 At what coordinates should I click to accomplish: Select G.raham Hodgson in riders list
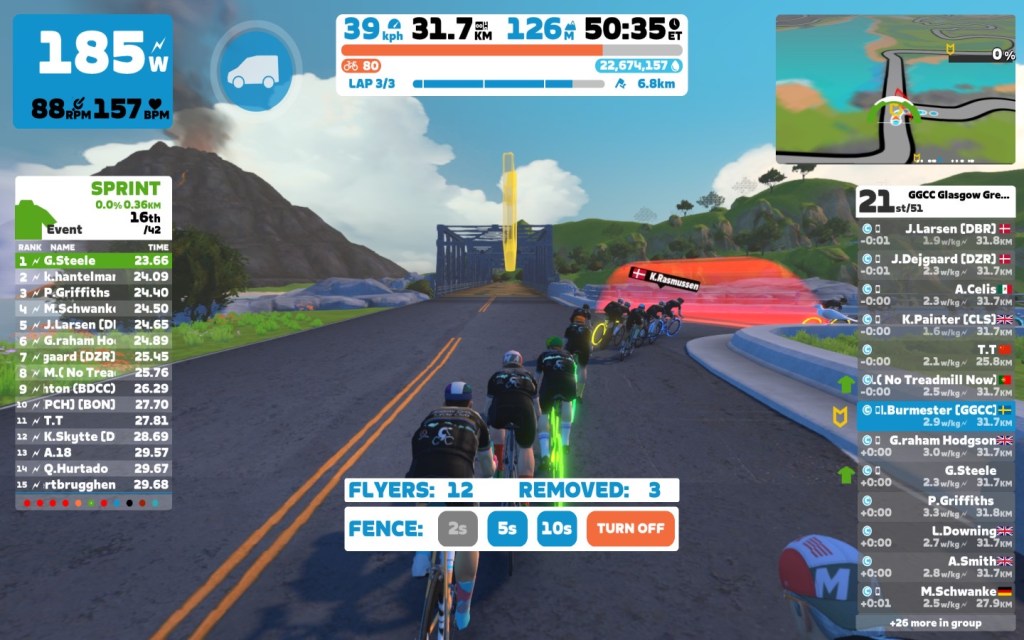936,446
